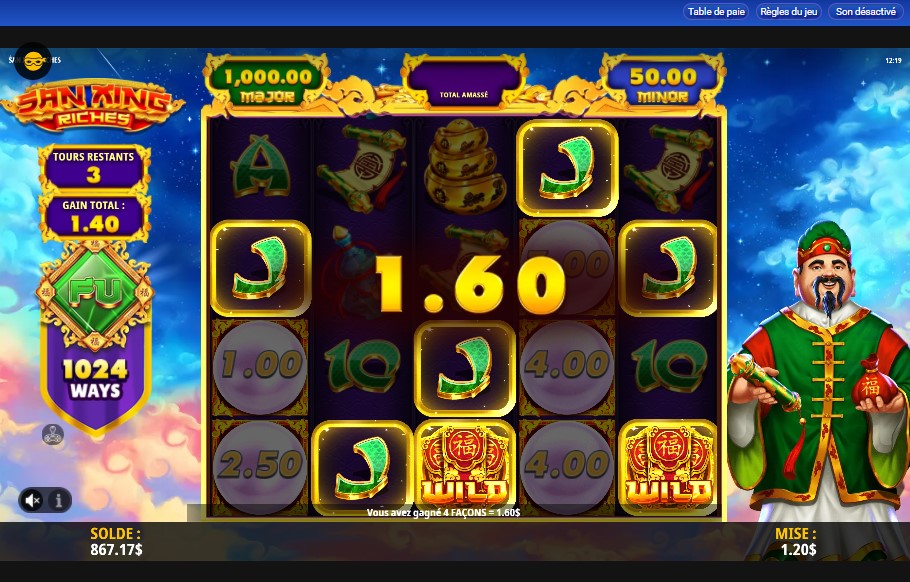Click the yellow masked face badge
The image size is (910, 582).
point(33,61)
